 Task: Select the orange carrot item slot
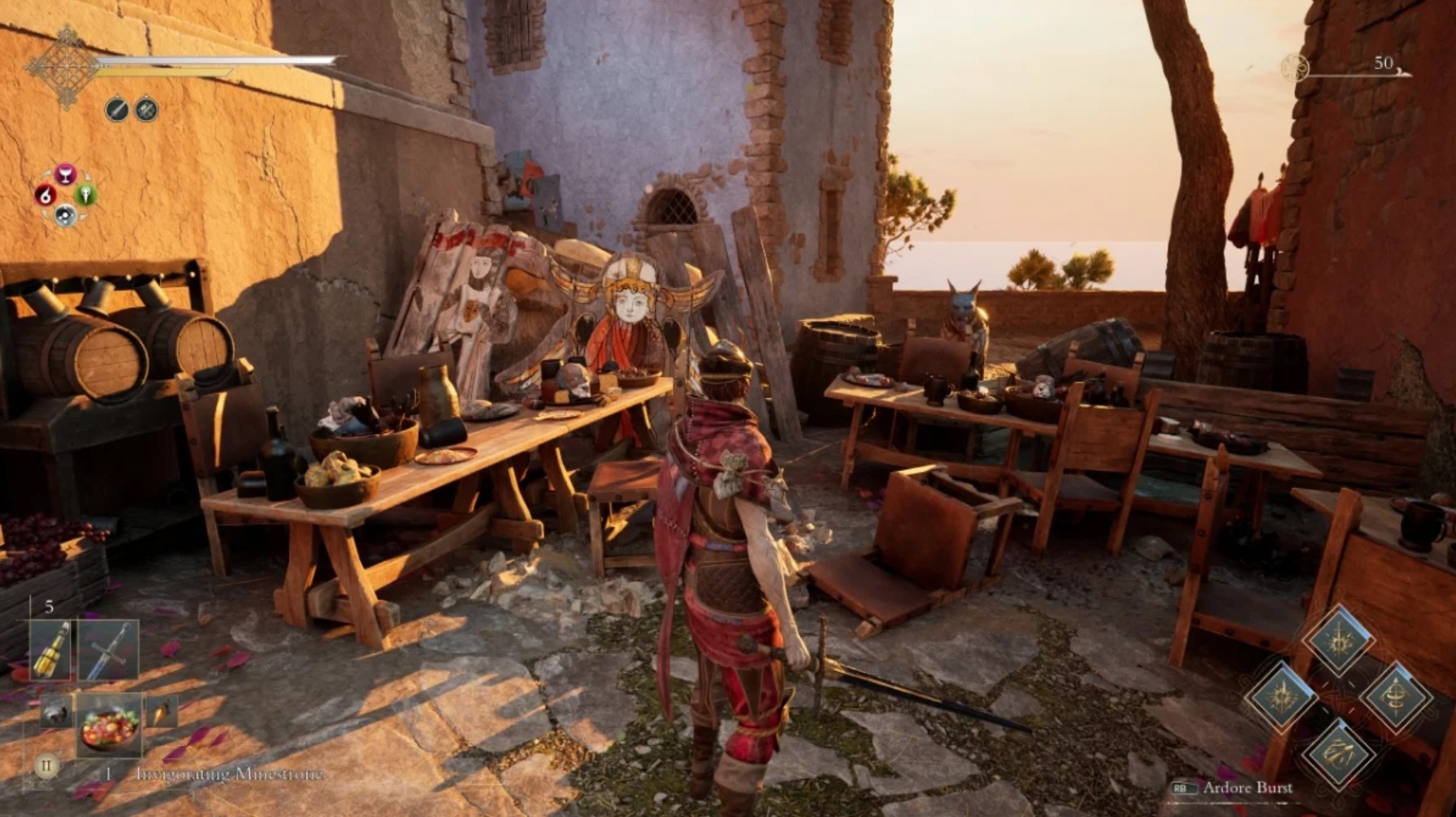pyautogui.click(x=162, y=712)
